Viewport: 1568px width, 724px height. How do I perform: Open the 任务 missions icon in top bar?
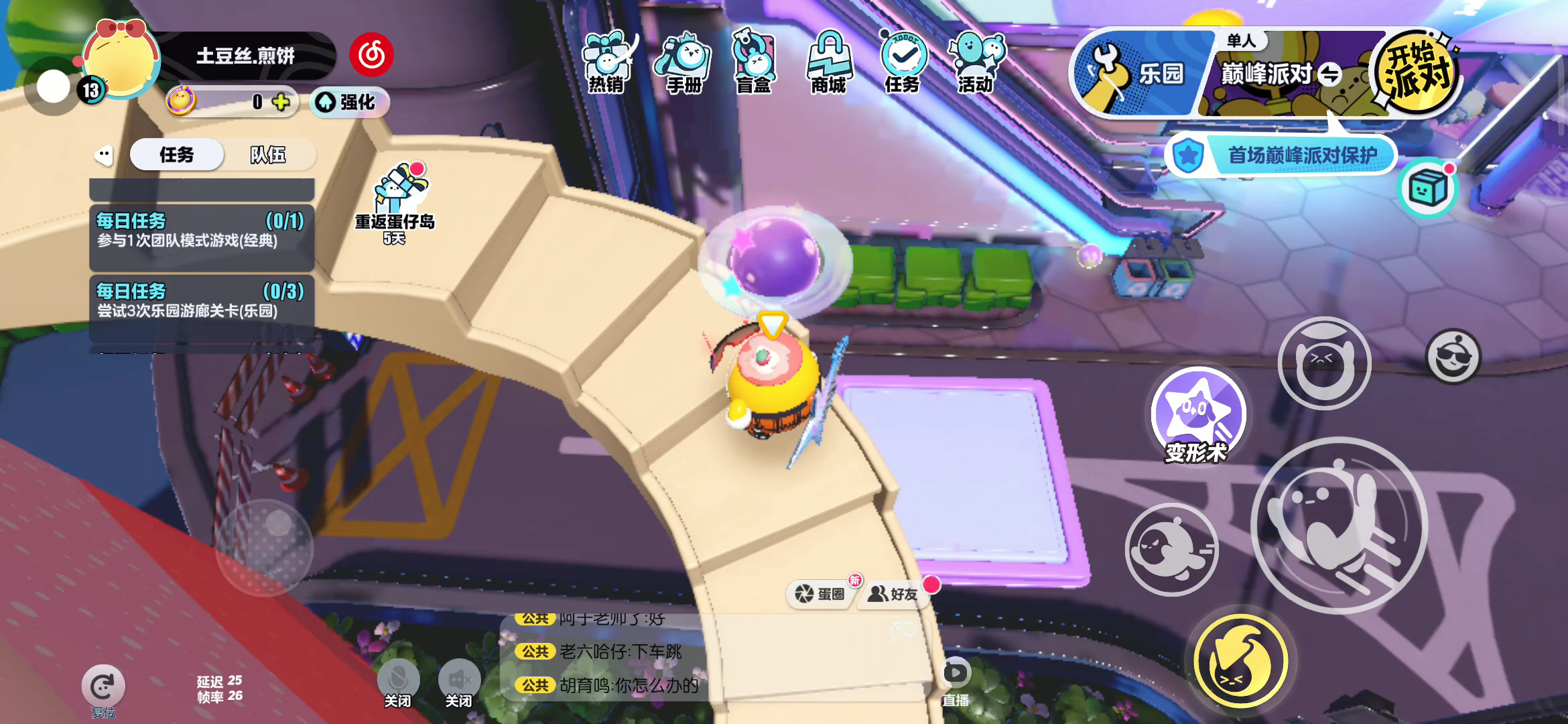coord(902,62)
